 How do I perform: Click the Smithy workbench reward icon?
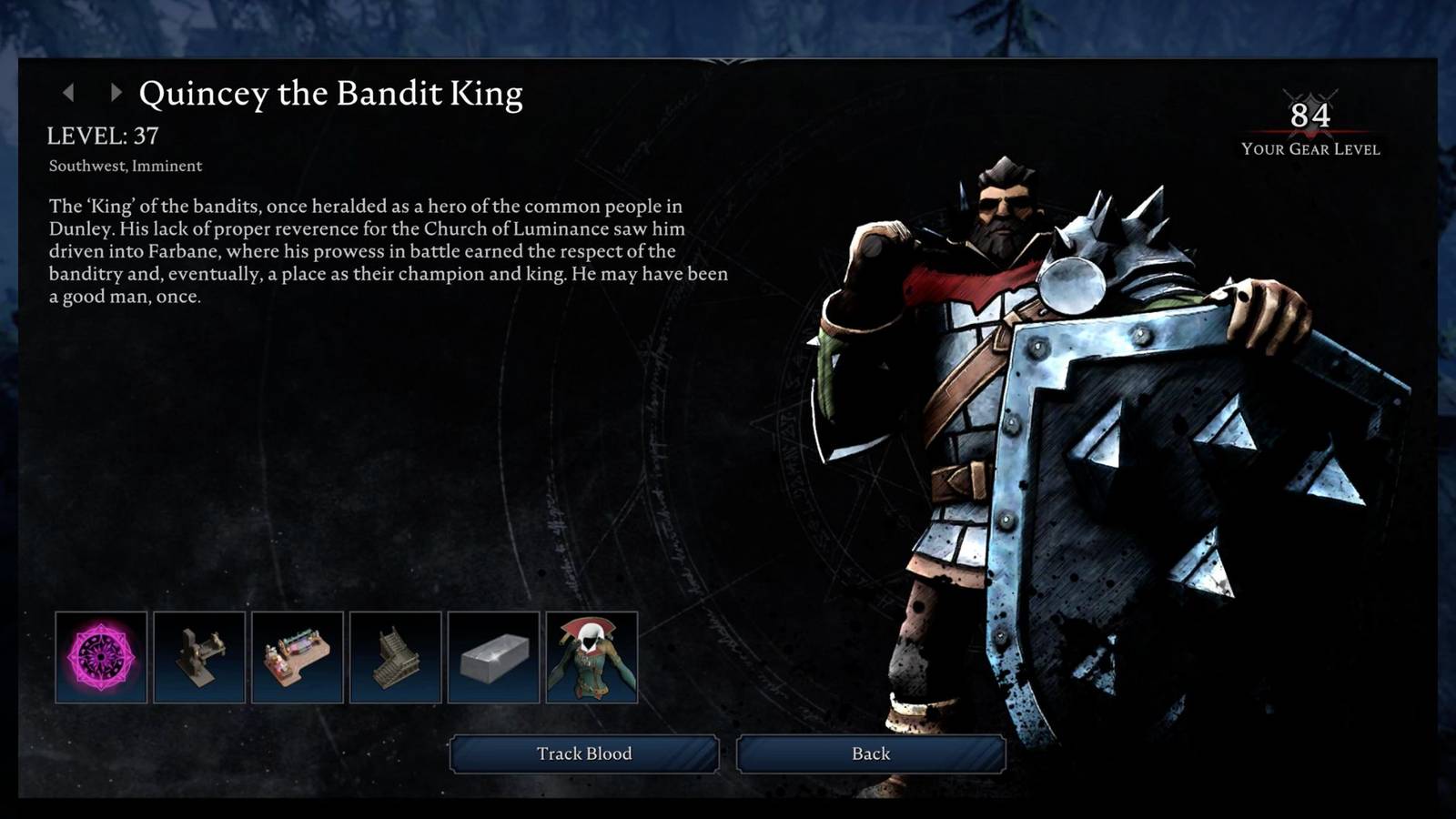(199, 659)
